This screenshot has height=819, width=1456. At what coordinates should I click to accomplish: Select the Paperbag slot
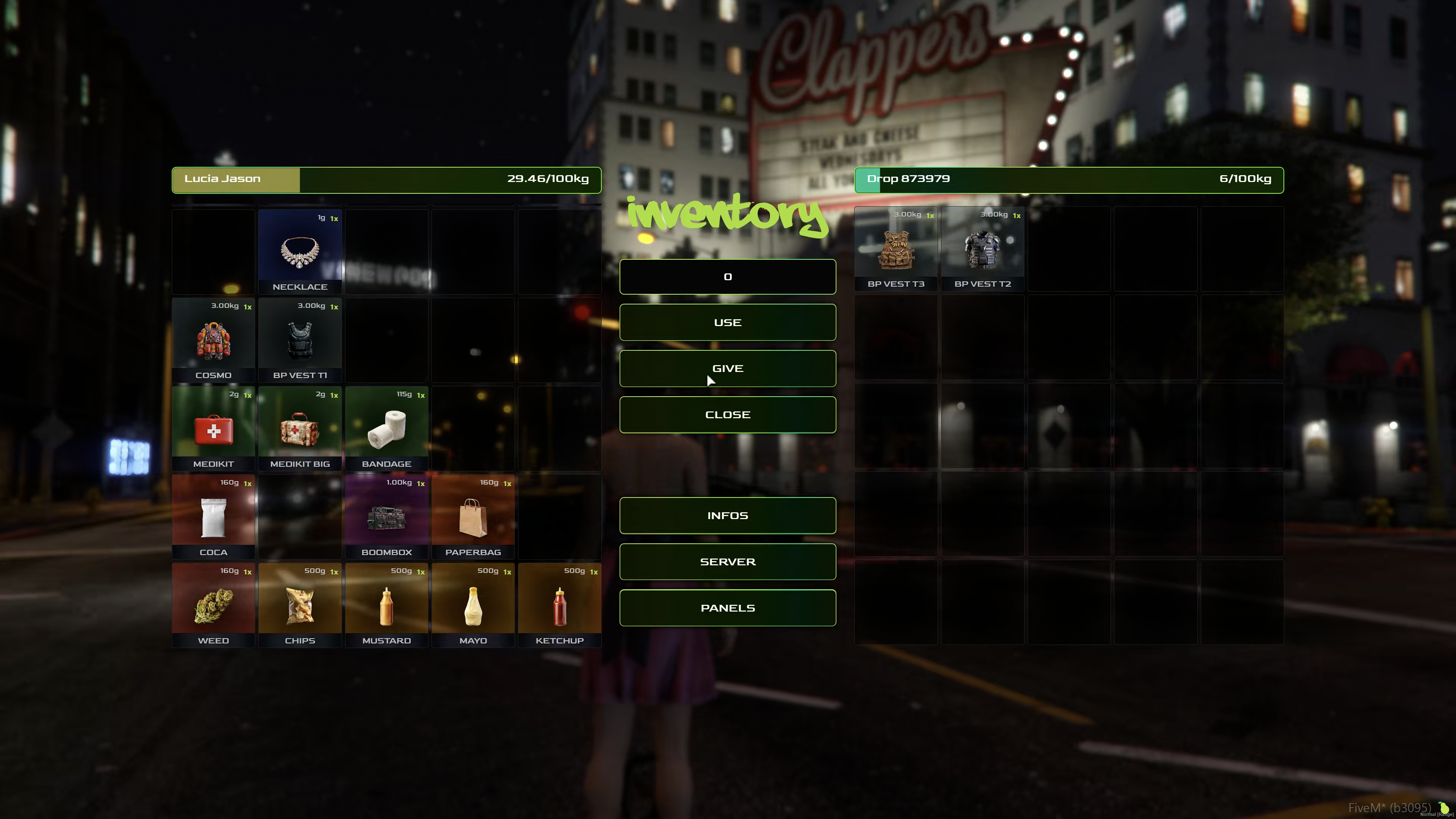tap(473, 517)
